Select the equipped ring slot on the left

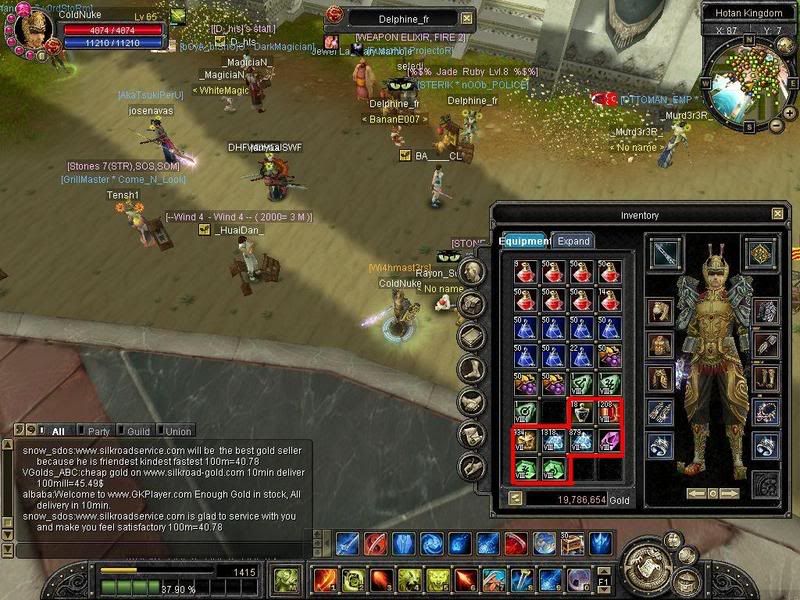click(x=661, y=445)
